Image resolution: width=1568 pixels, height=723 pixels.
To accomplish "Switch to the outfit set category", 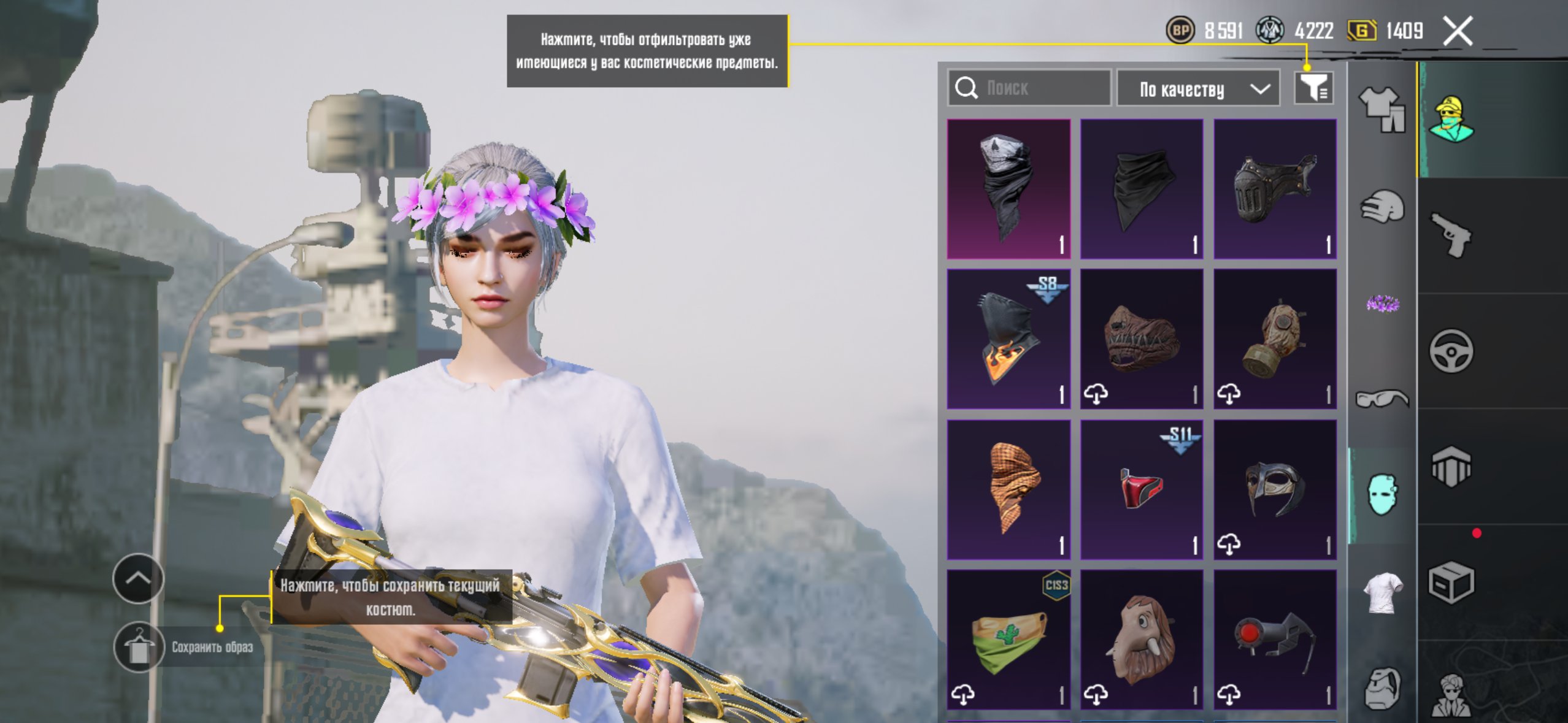I will point(1382,109).
